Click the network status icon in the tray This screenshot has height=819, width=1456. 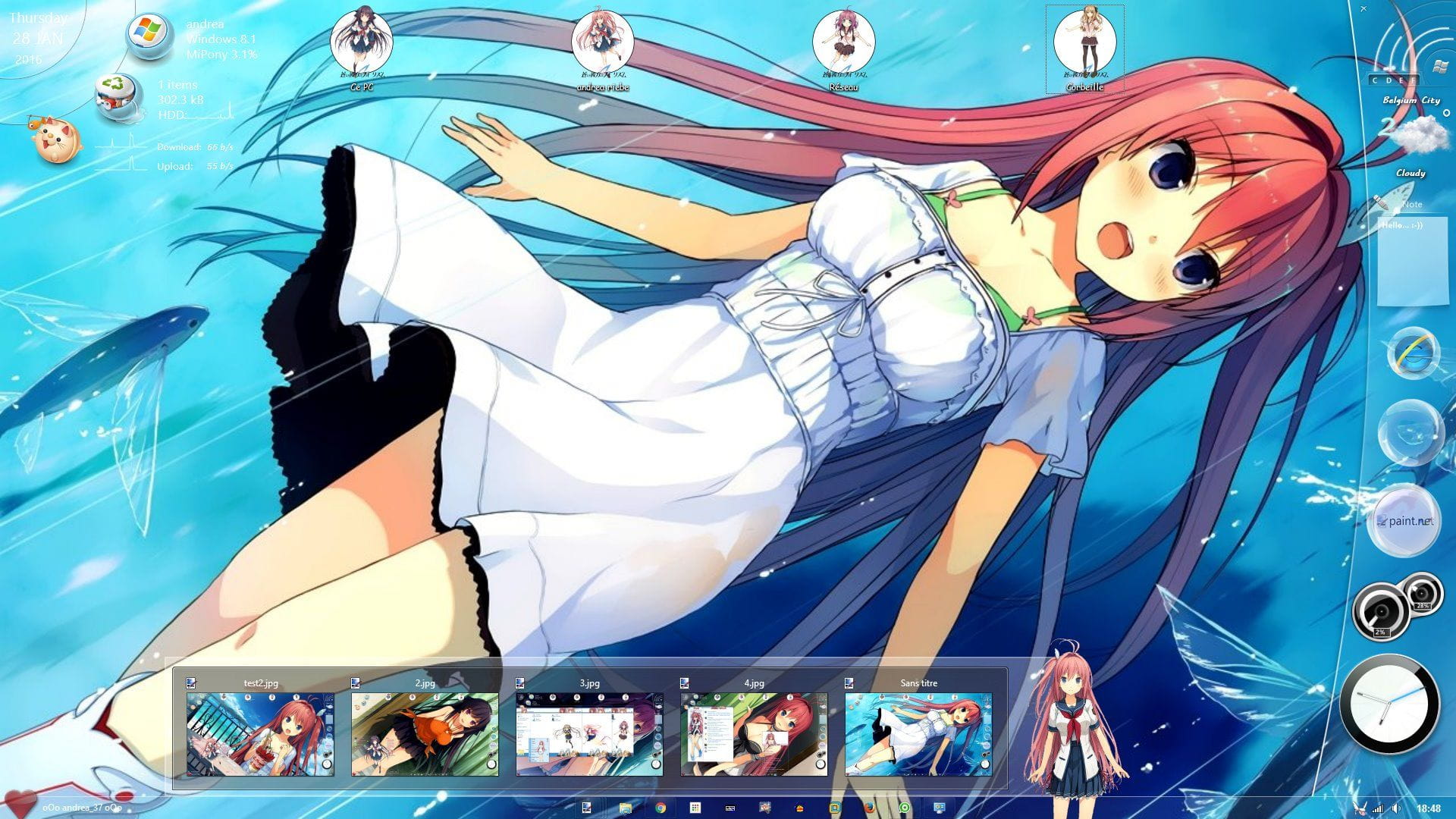(1379, 808)
